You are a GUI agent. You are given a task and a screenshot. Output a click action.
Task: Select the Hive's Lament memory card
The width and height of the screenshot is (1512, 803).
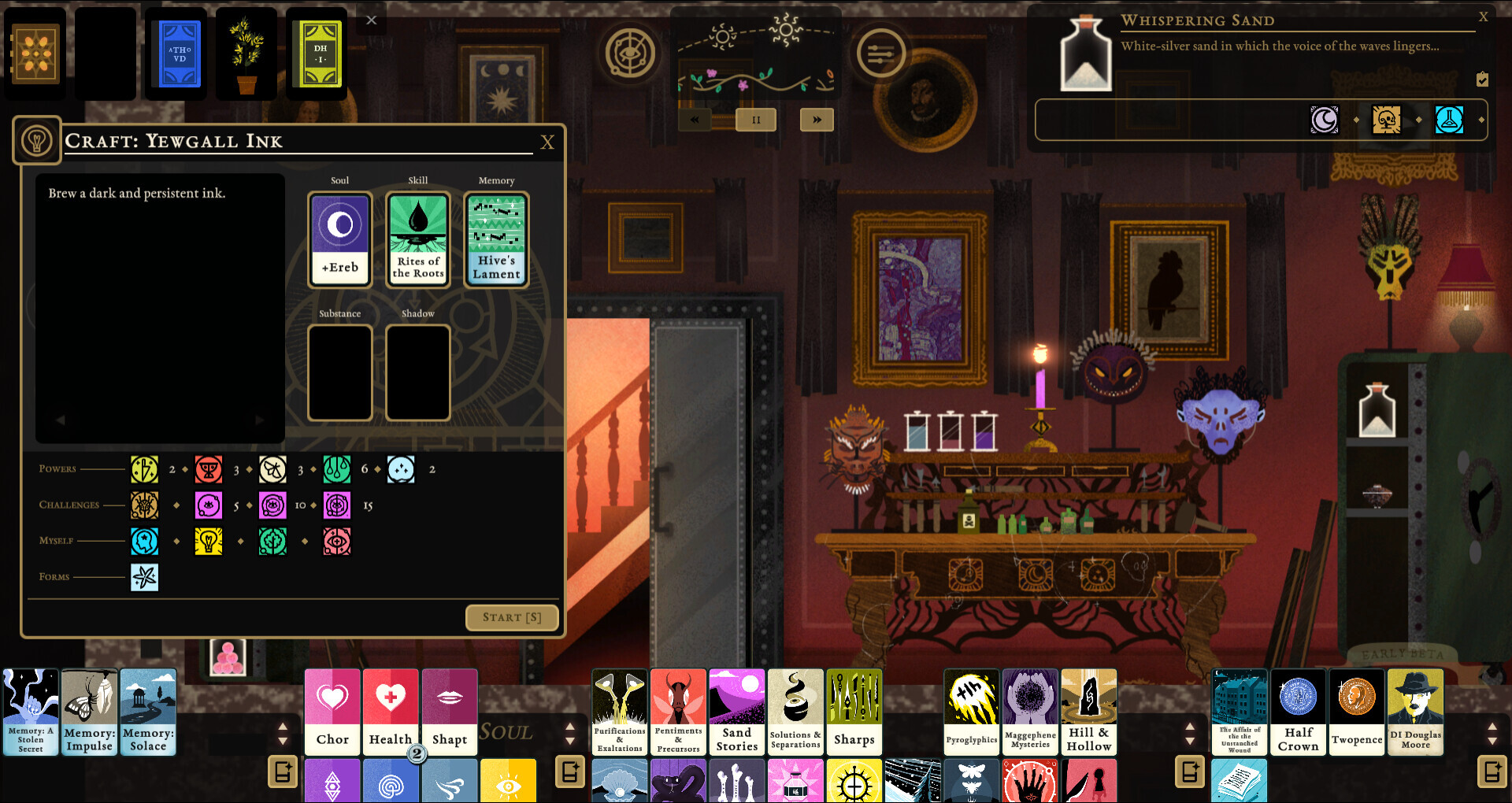(x=495, y=239)
